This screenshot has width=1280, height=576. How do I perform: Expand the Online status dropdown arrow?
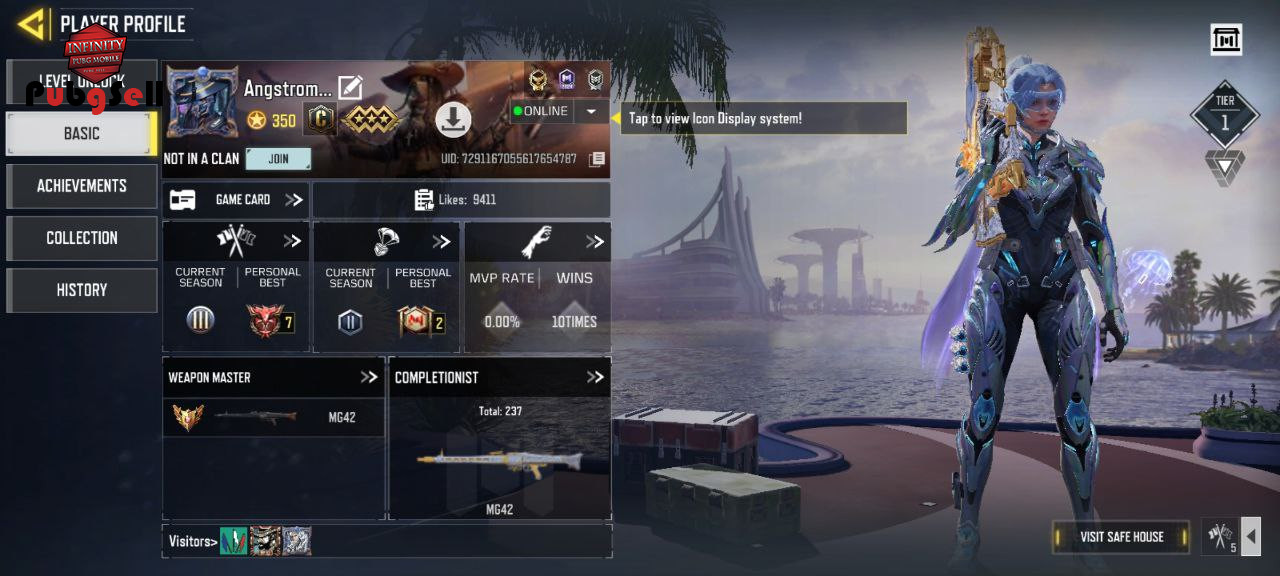tap(591, 111)
